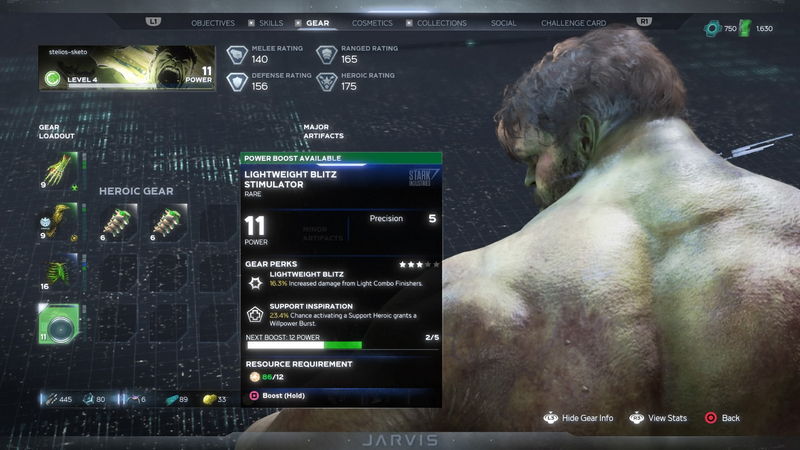Open View Stats

(x=659, y=418)
